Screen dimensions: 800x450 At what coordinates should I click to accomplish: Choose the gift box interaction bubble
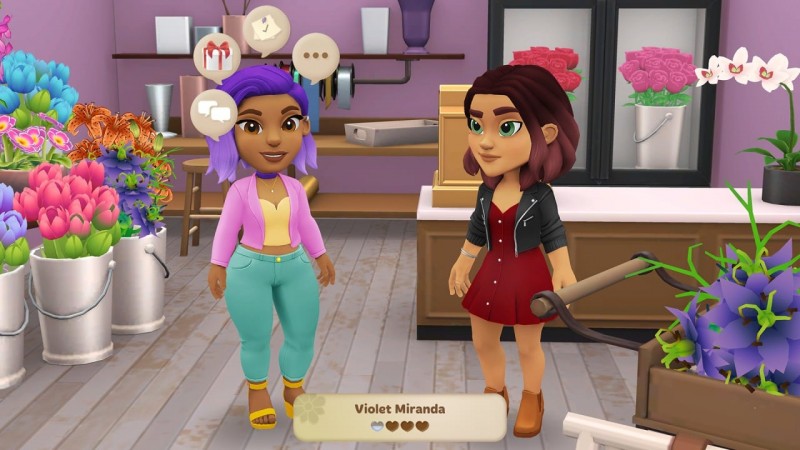217,57
